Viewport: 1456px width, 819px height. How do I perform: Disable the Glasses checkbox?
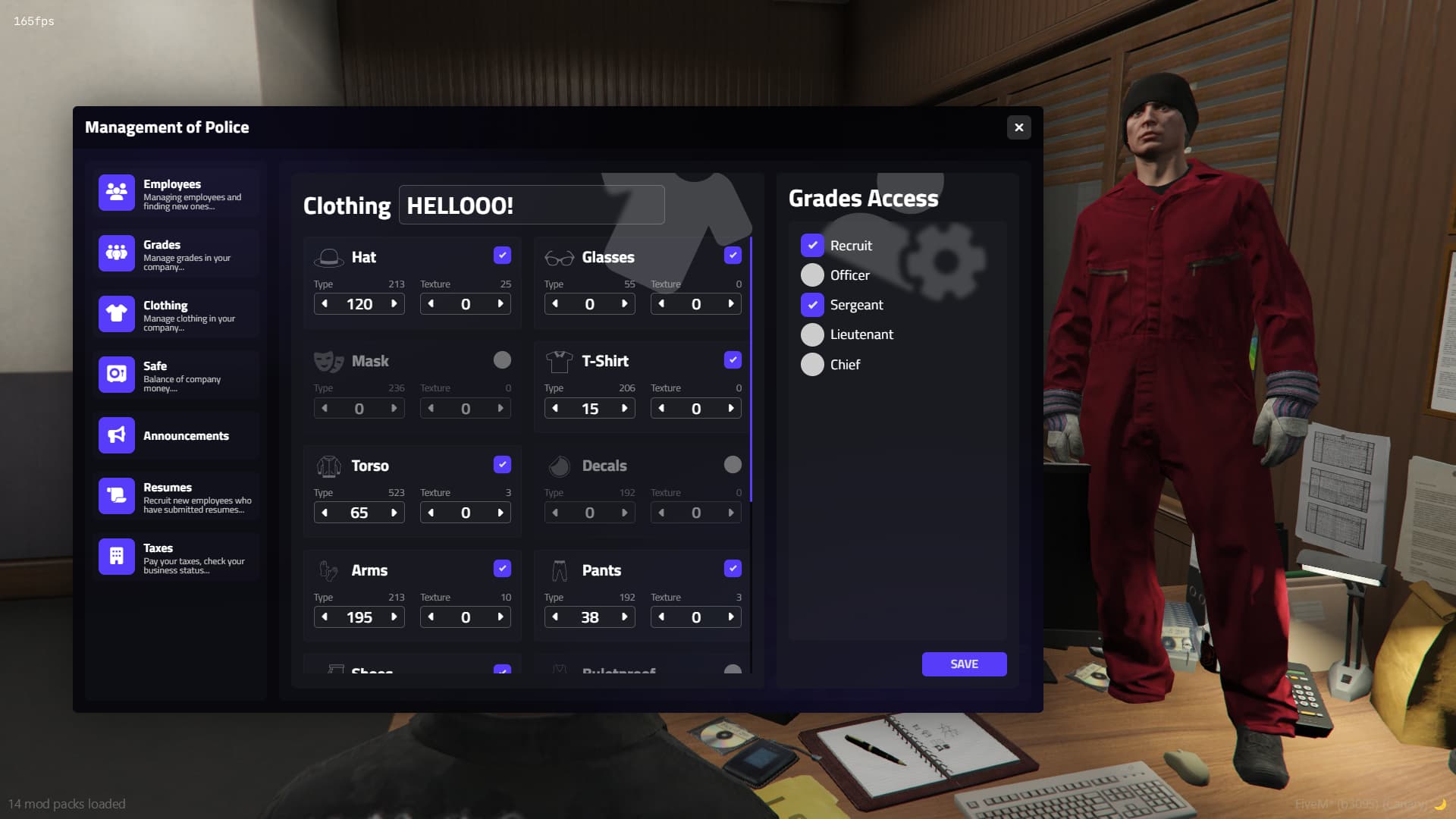[x=733, y=256]
